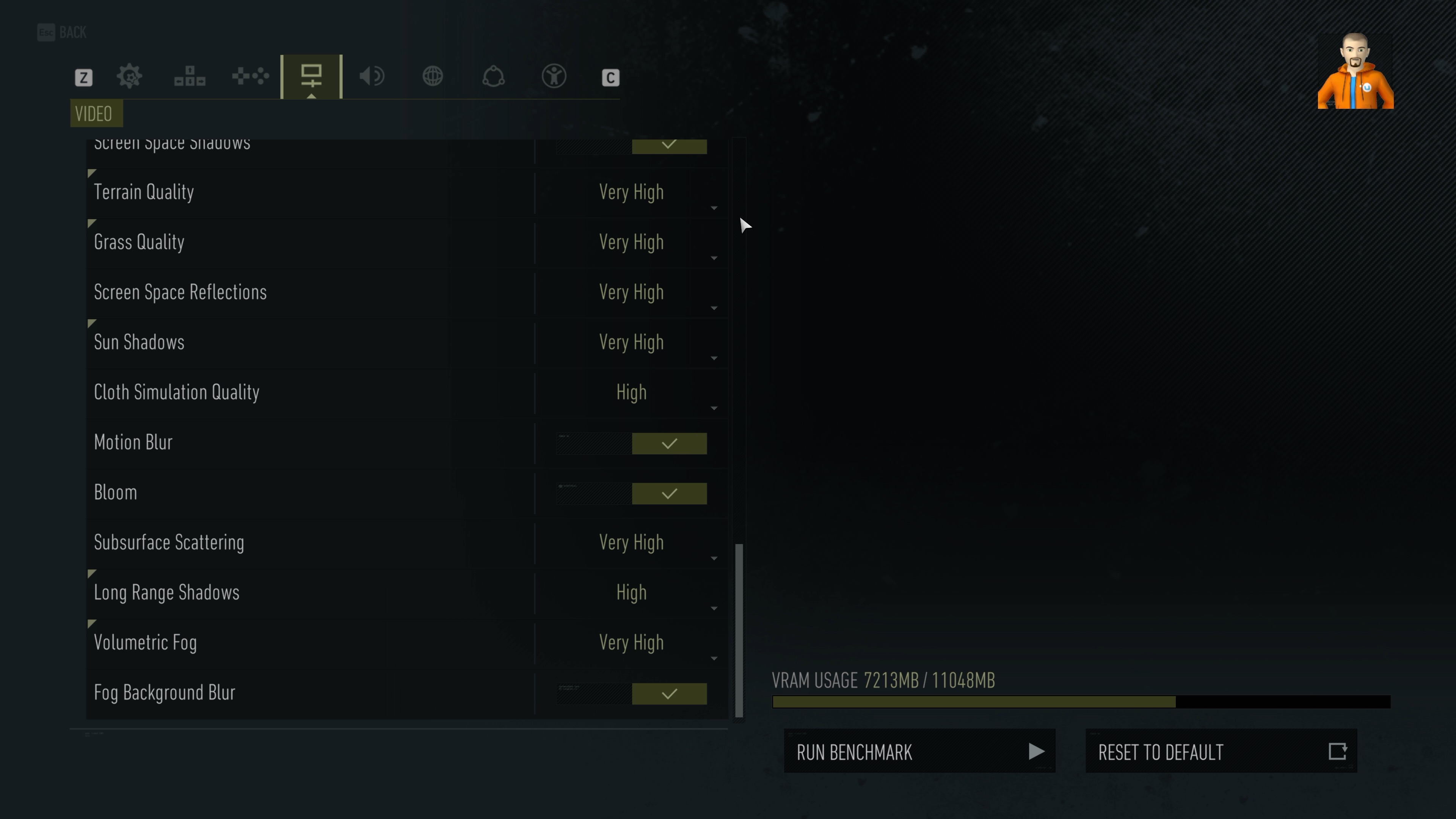Open the accessibility figure tab
This screenshot has width=1456, height=819.
(x=554, y=76)
